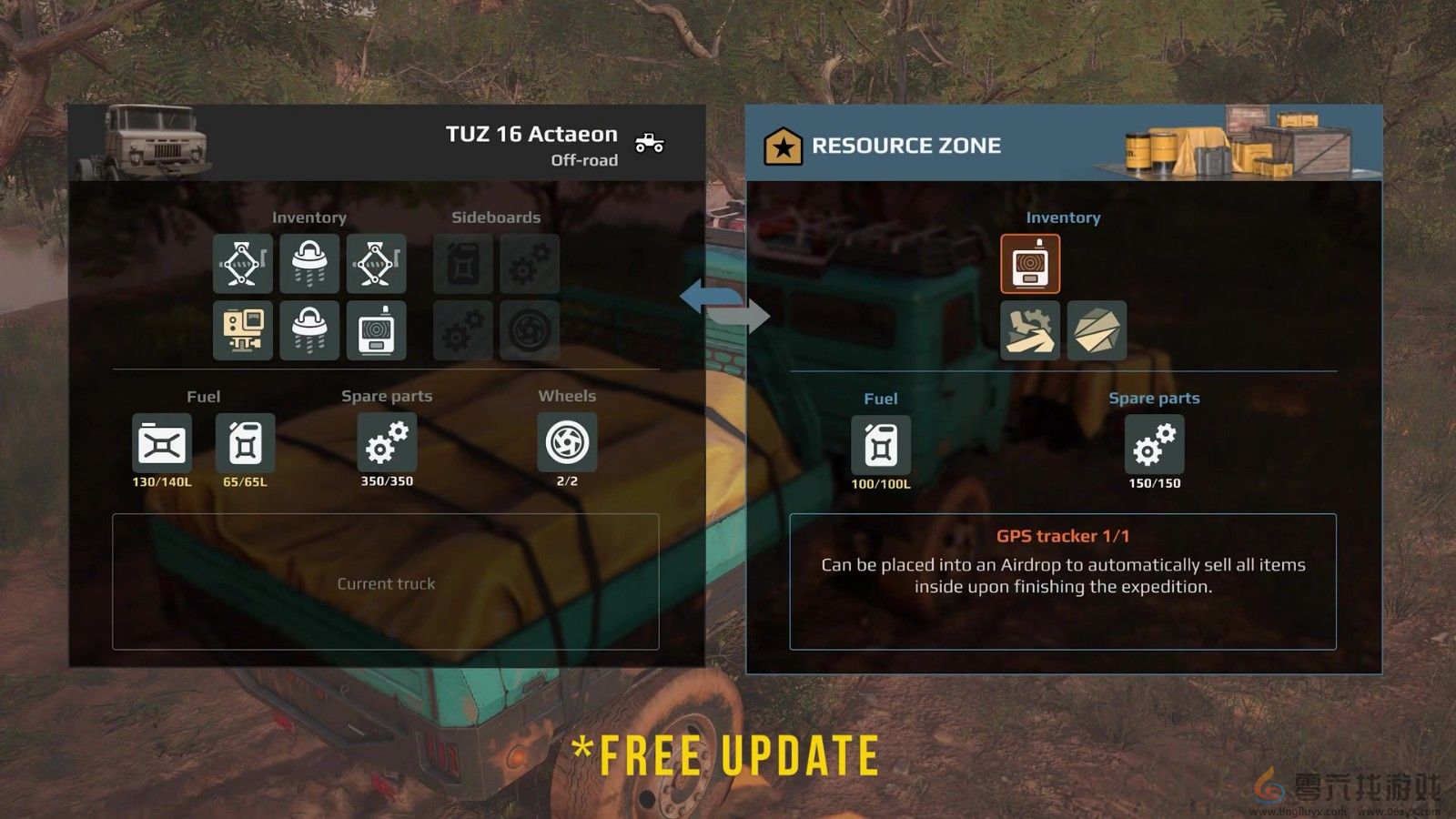Select the sideboard jerrycan slot
Screen dimensions: 1456x819
click(x=463, y=264)
